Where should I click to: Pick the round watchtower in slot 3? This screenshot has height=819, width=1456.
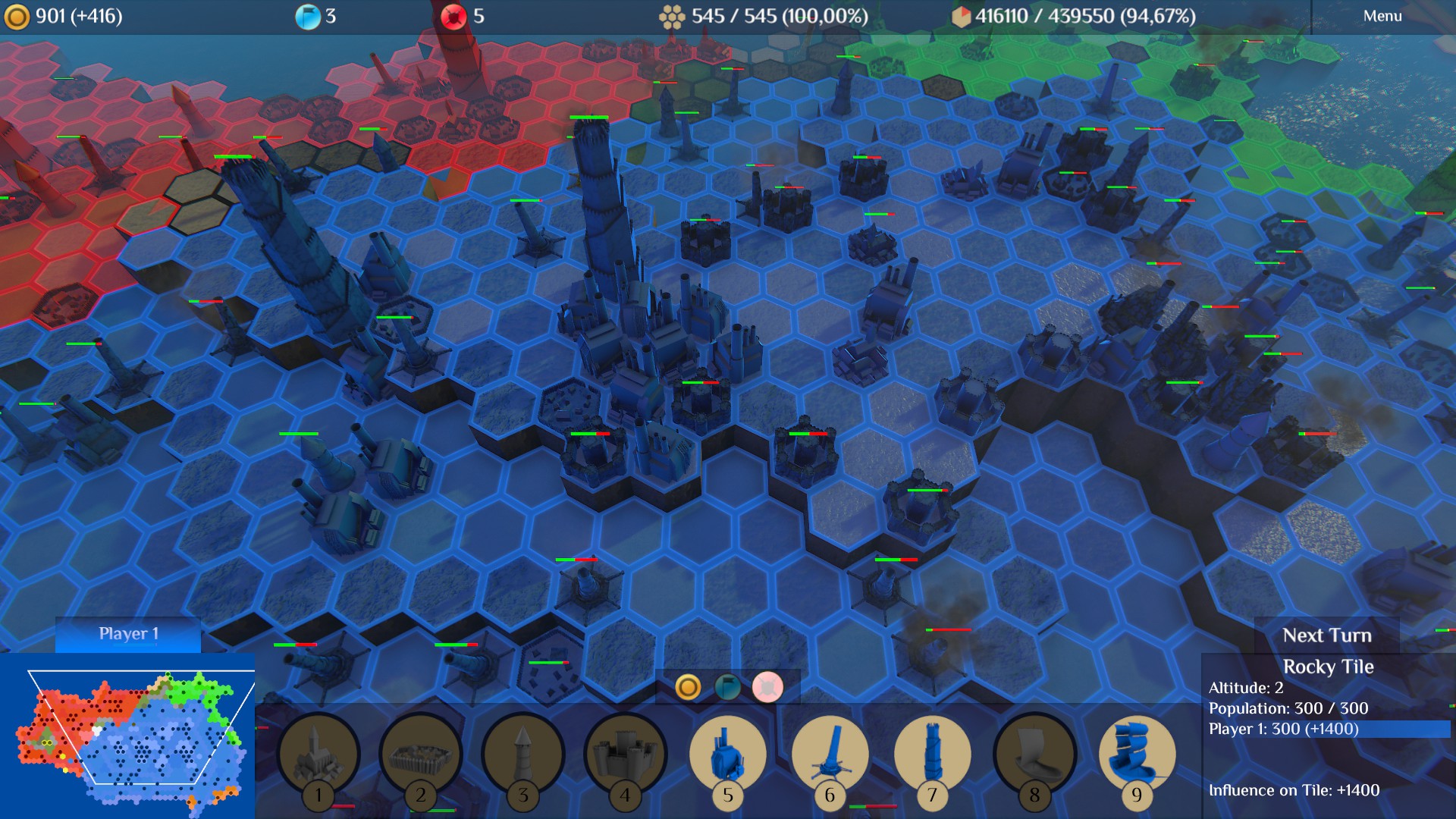click(x=522, y=755)
